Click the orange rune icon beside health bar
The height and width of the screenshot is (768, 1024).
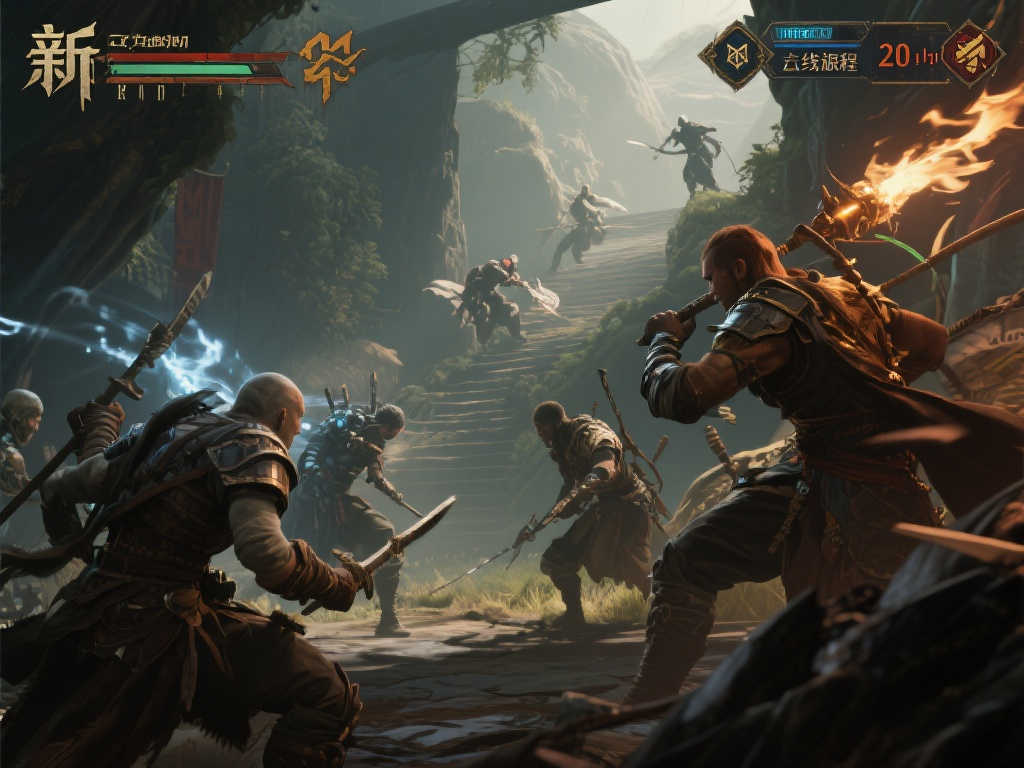[331, 64]
